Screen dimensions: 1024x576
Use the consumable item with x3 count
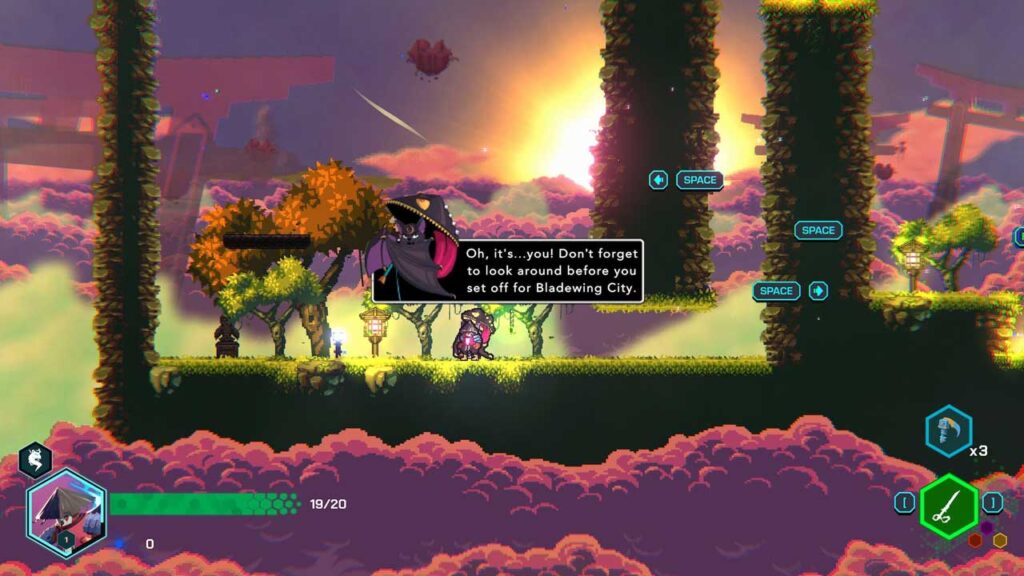pyautogui.click(x=947, y=431)
